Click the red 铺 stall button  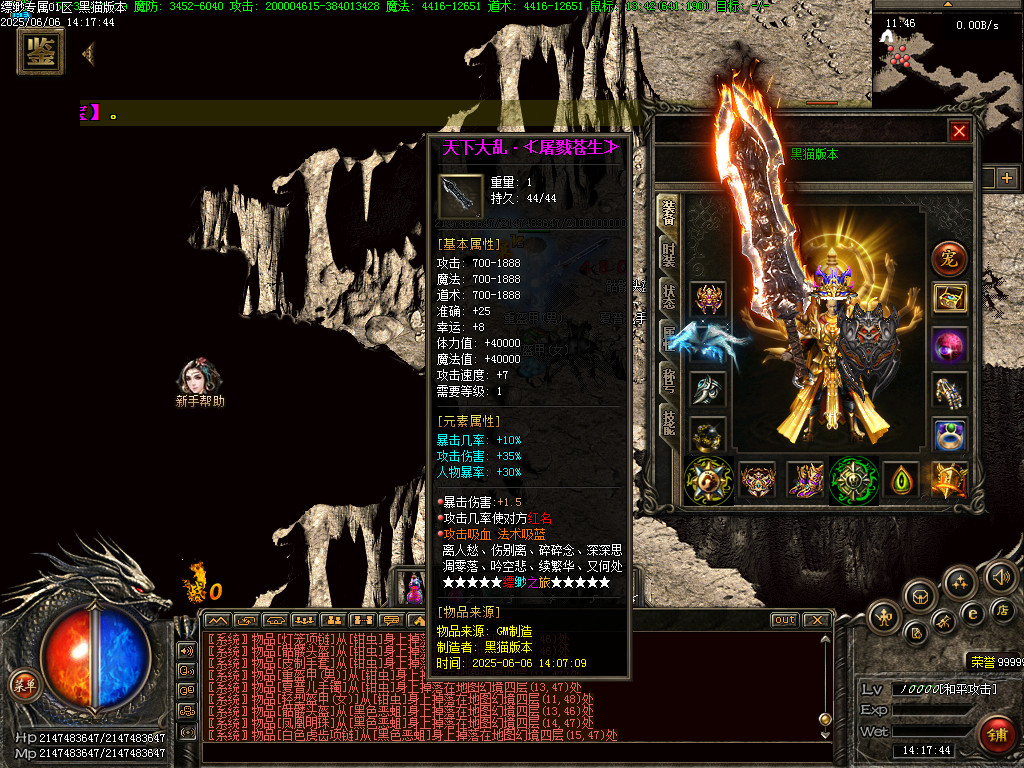coord(994,735)
